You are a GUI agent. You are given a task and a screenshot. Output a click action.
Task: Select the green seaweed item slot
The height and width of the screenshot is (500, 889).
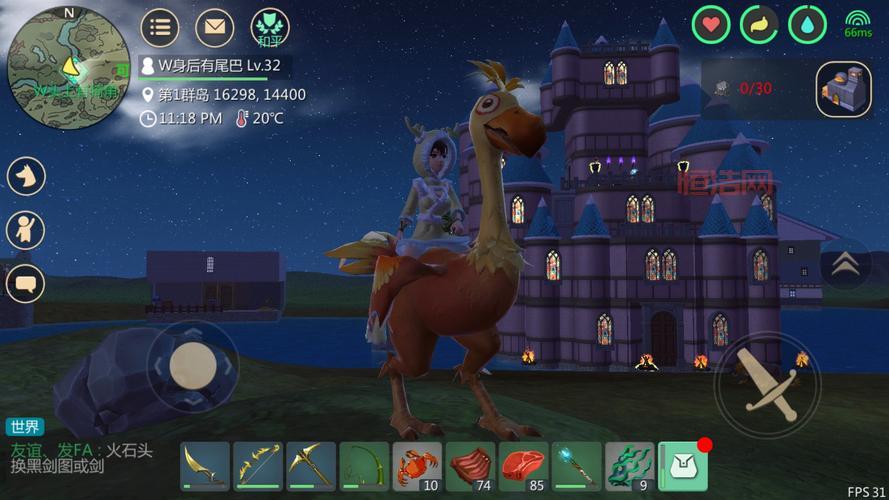[x=629, y=467]
